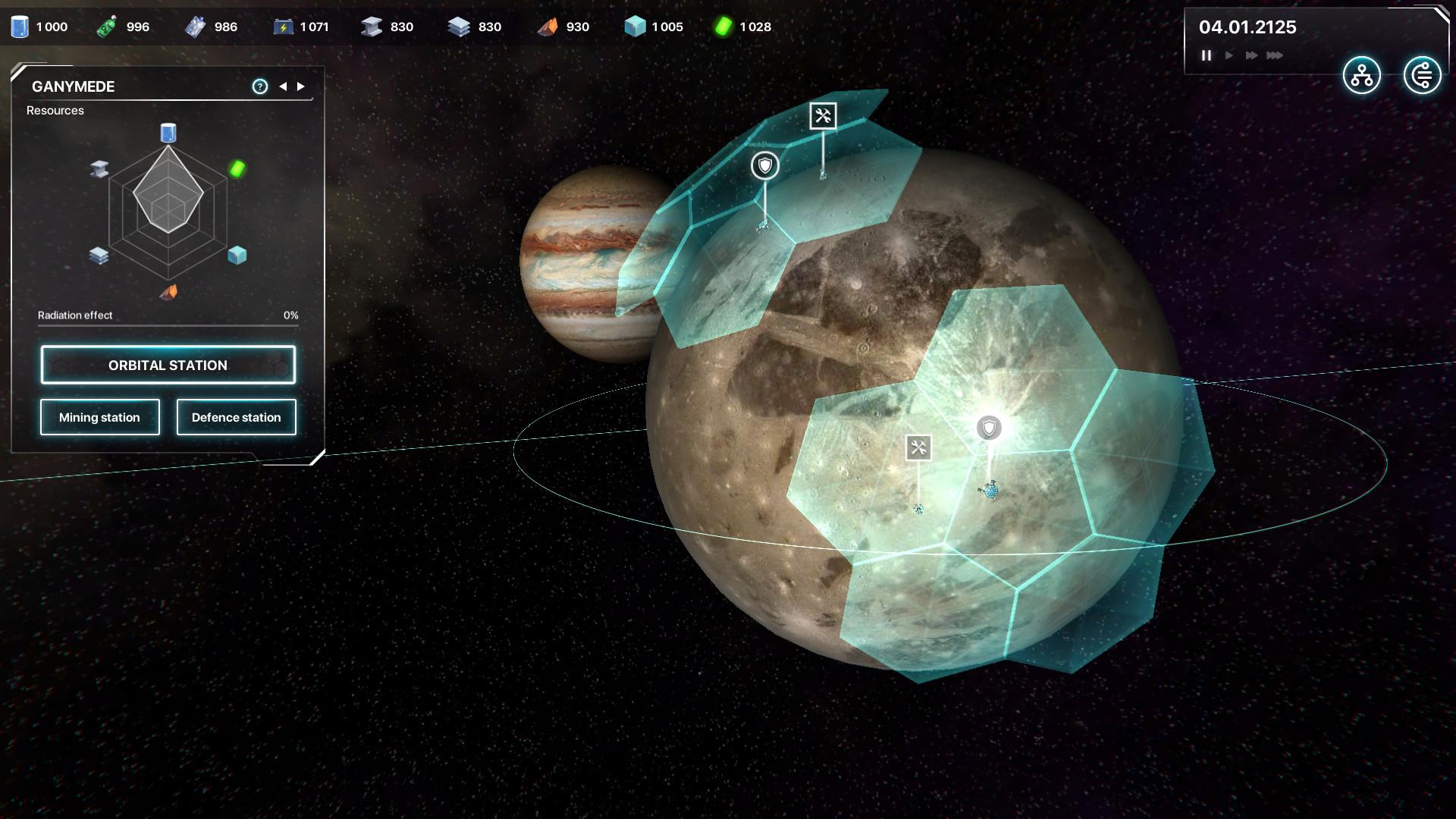This screenshot has height=819, width=1456.
Task: Open the solar system orbits view icon
Action: click(1422, 76)
